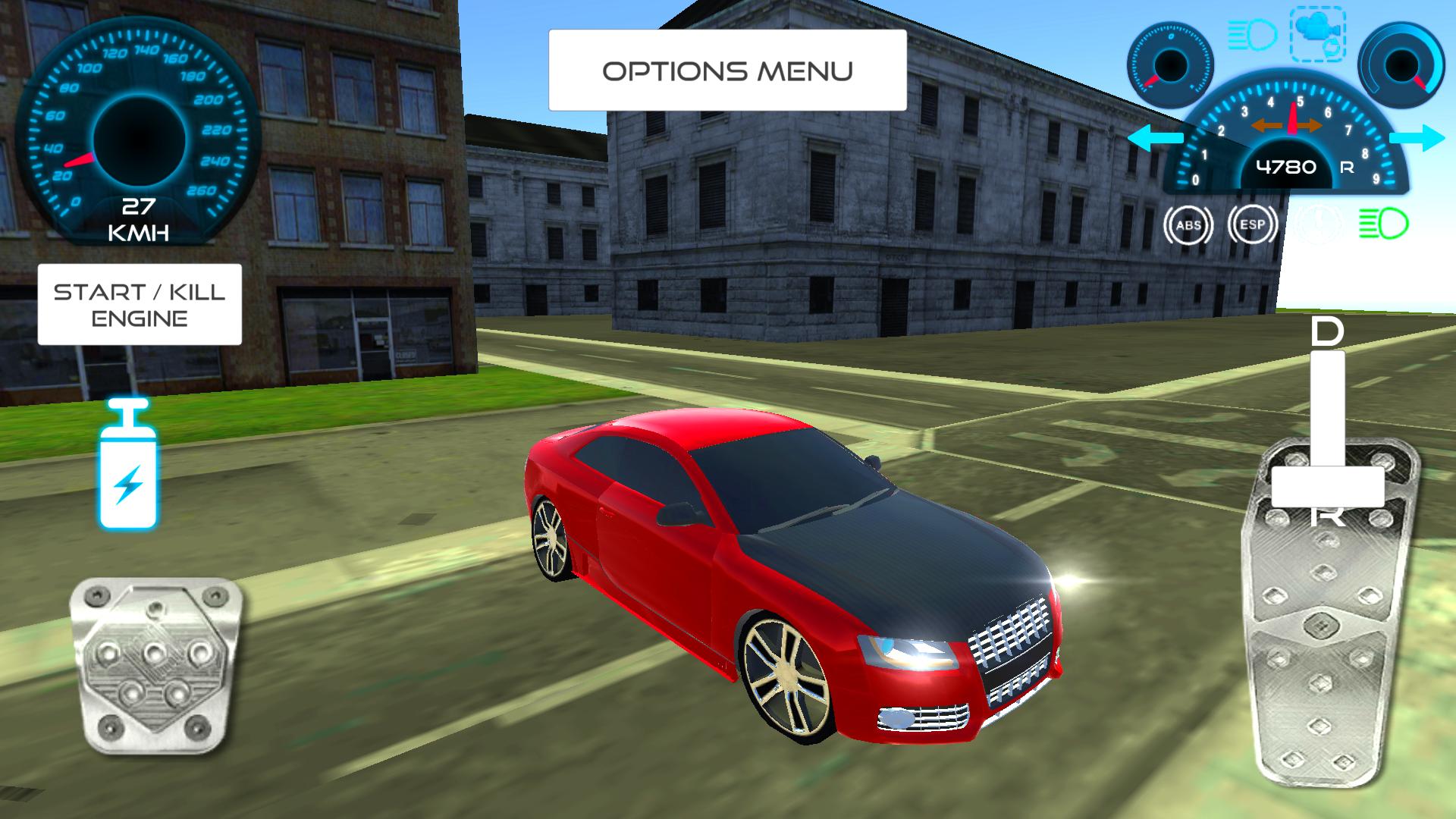
Task: Tap the ABS indicator icon
Action: tap(1187, 224)
